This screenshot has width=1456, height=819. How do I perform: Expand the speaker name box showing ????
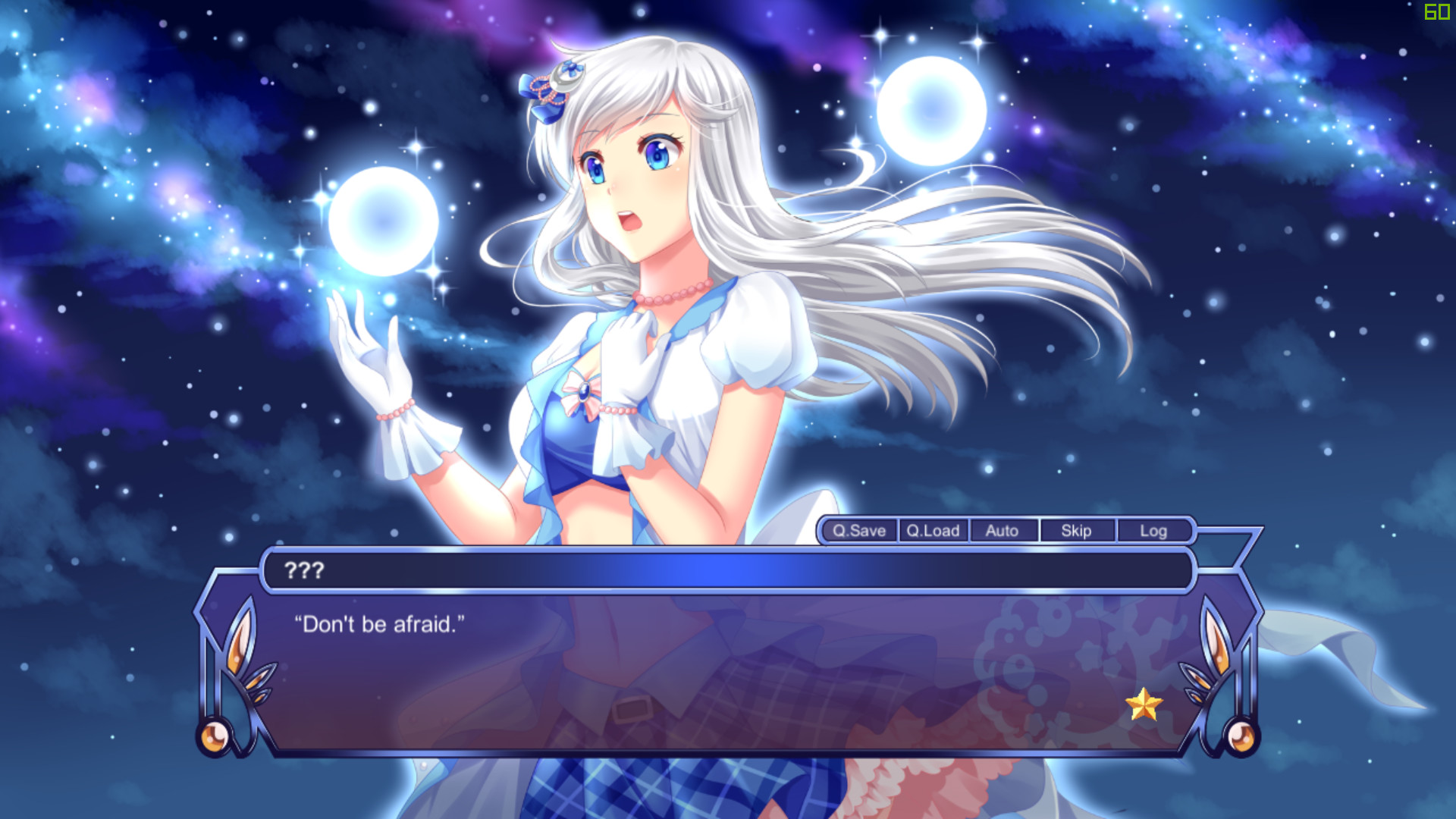click(306, 571)
